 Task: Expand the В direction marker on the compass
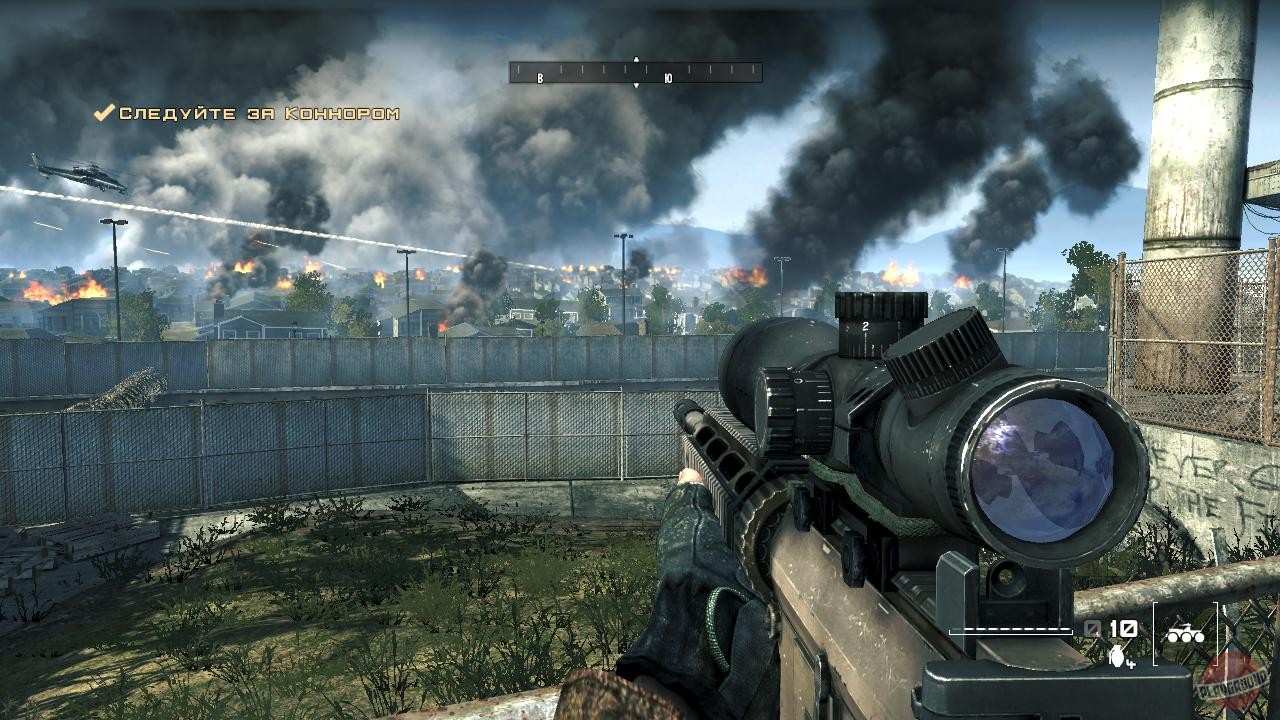(x=539, y=77)
